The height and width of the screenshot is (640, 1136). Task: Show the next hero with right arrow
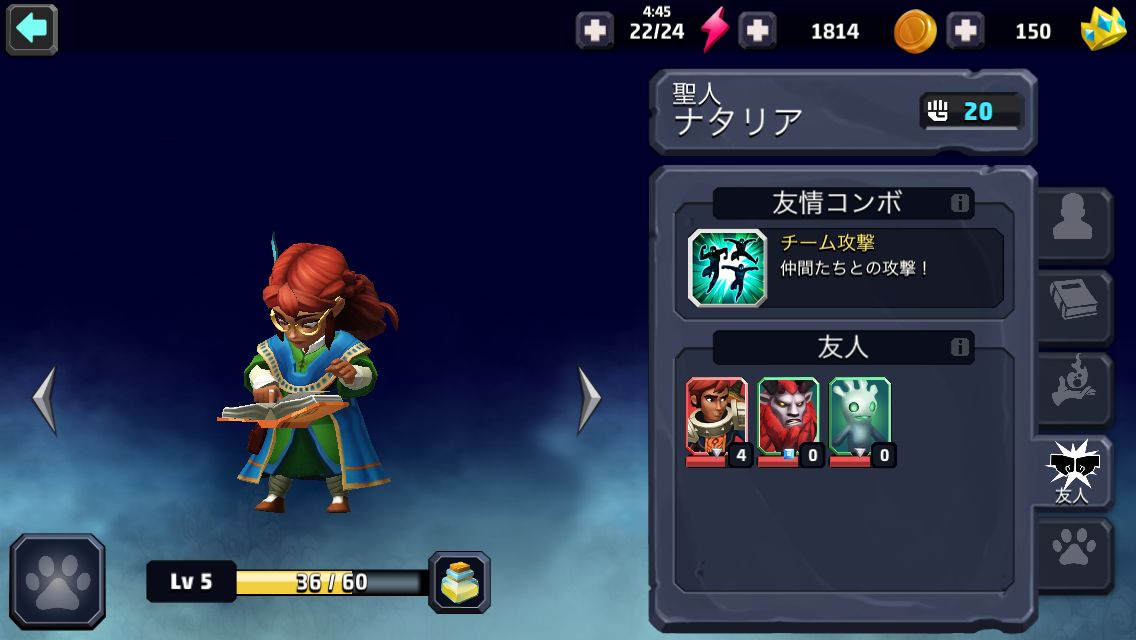pyautogui.click(x=590, y=400)
